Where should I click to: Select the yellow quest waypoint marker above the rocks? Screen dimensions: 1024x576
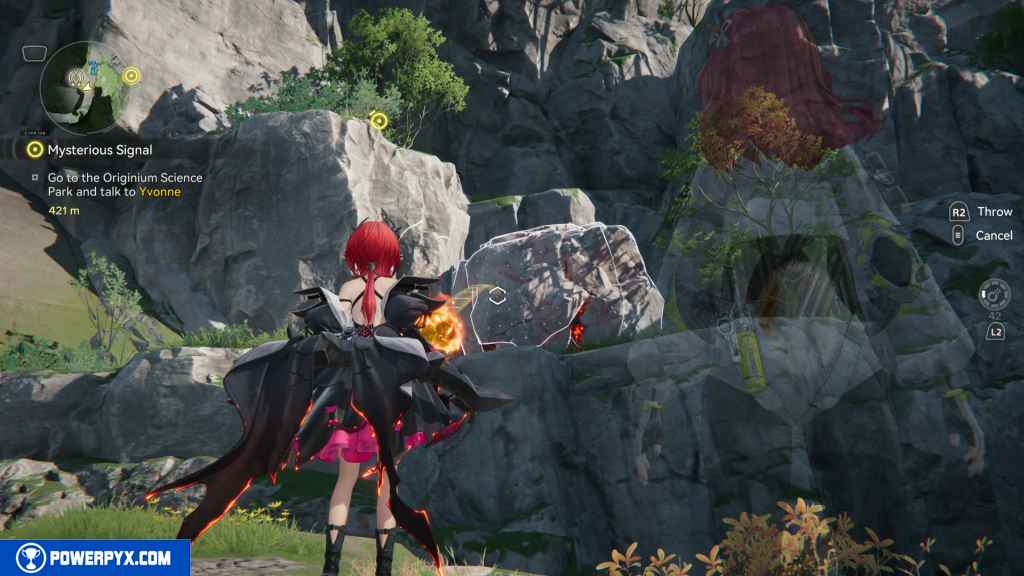click(378, 121)
